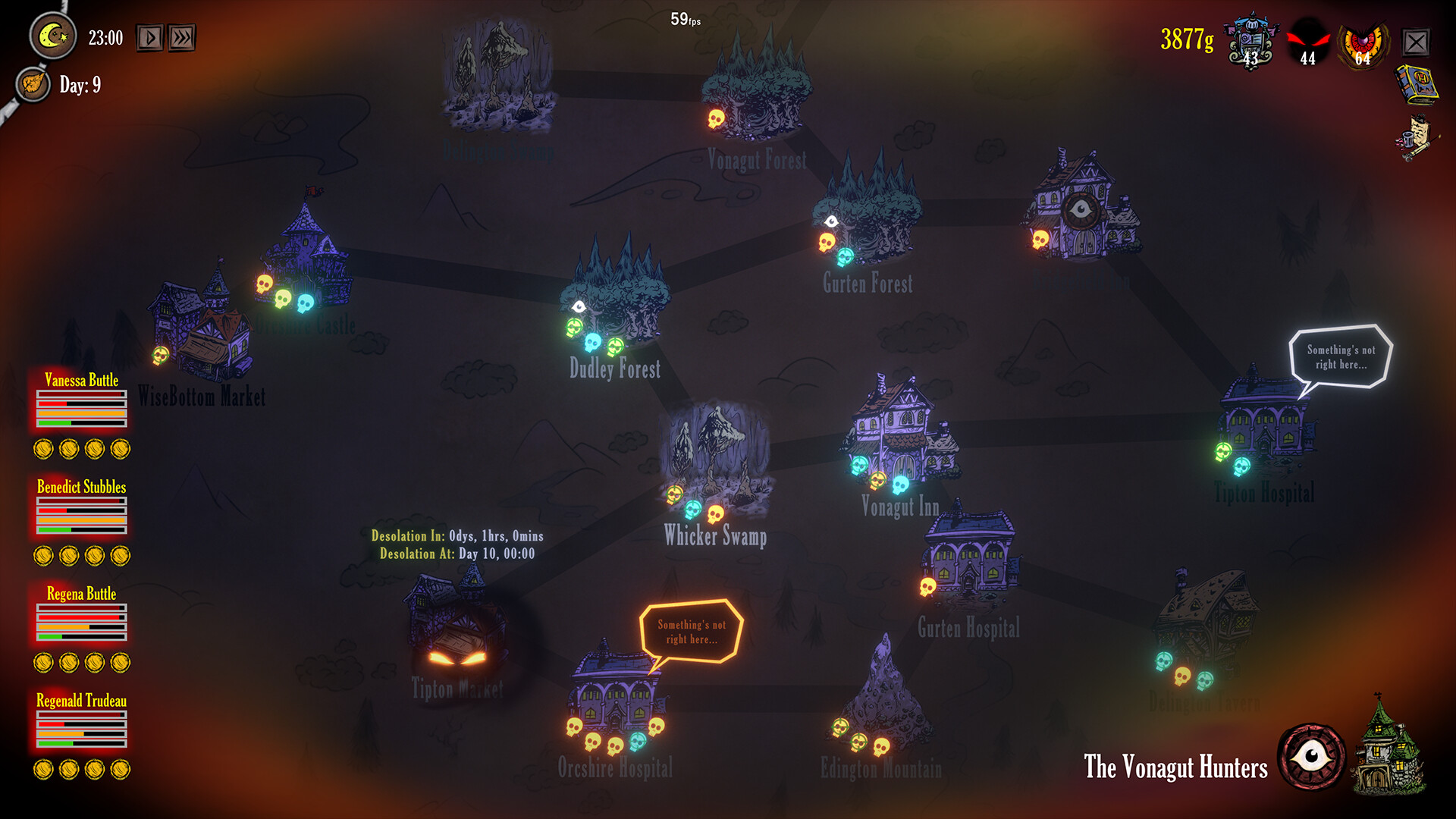Click The Vonagut Hunters label
This screenshot has width=1456, height=819.
[x=1175, y=768]
